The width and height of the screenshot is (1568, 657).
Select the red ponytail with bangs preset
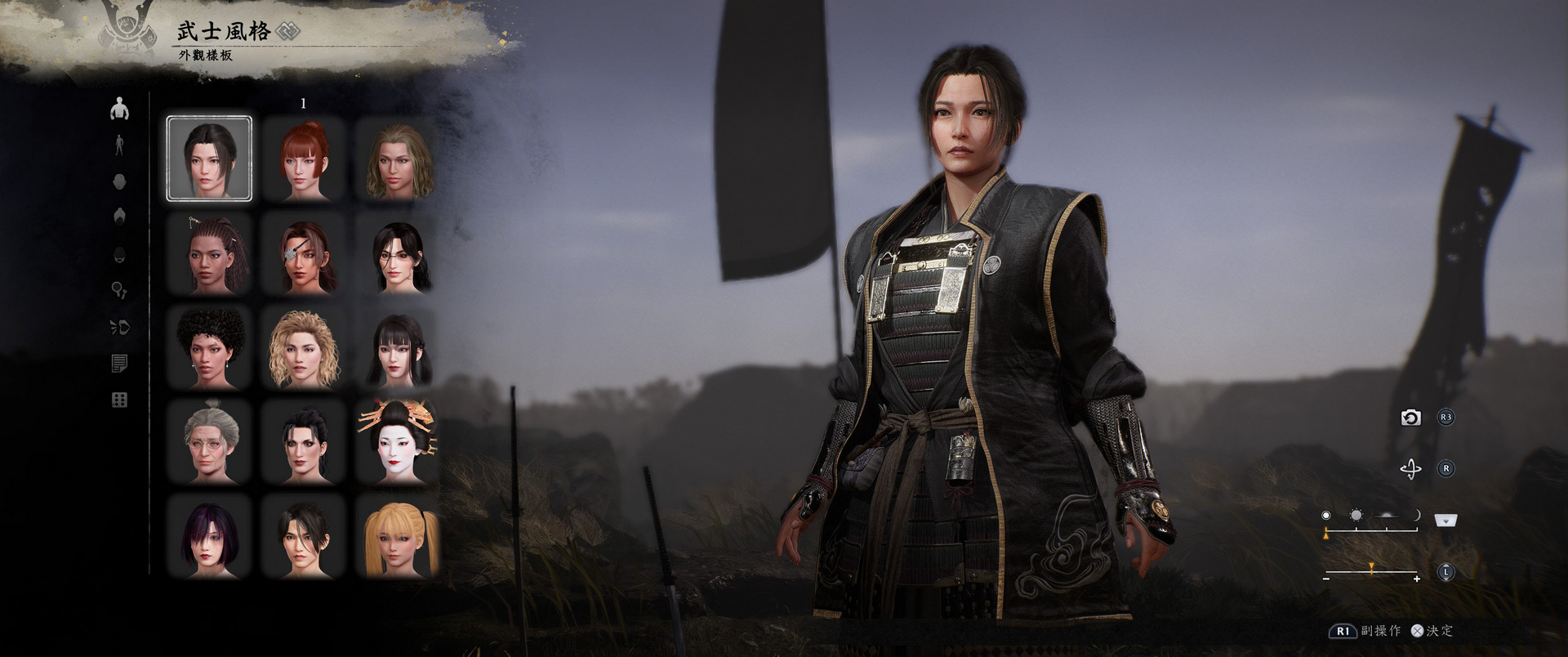point(304,159)
